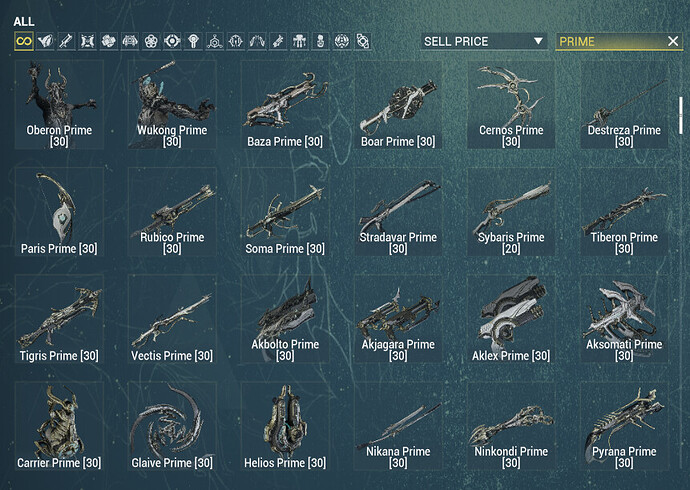
Task: Pick the Glaive Prime tile
Action: click(172, 427)
